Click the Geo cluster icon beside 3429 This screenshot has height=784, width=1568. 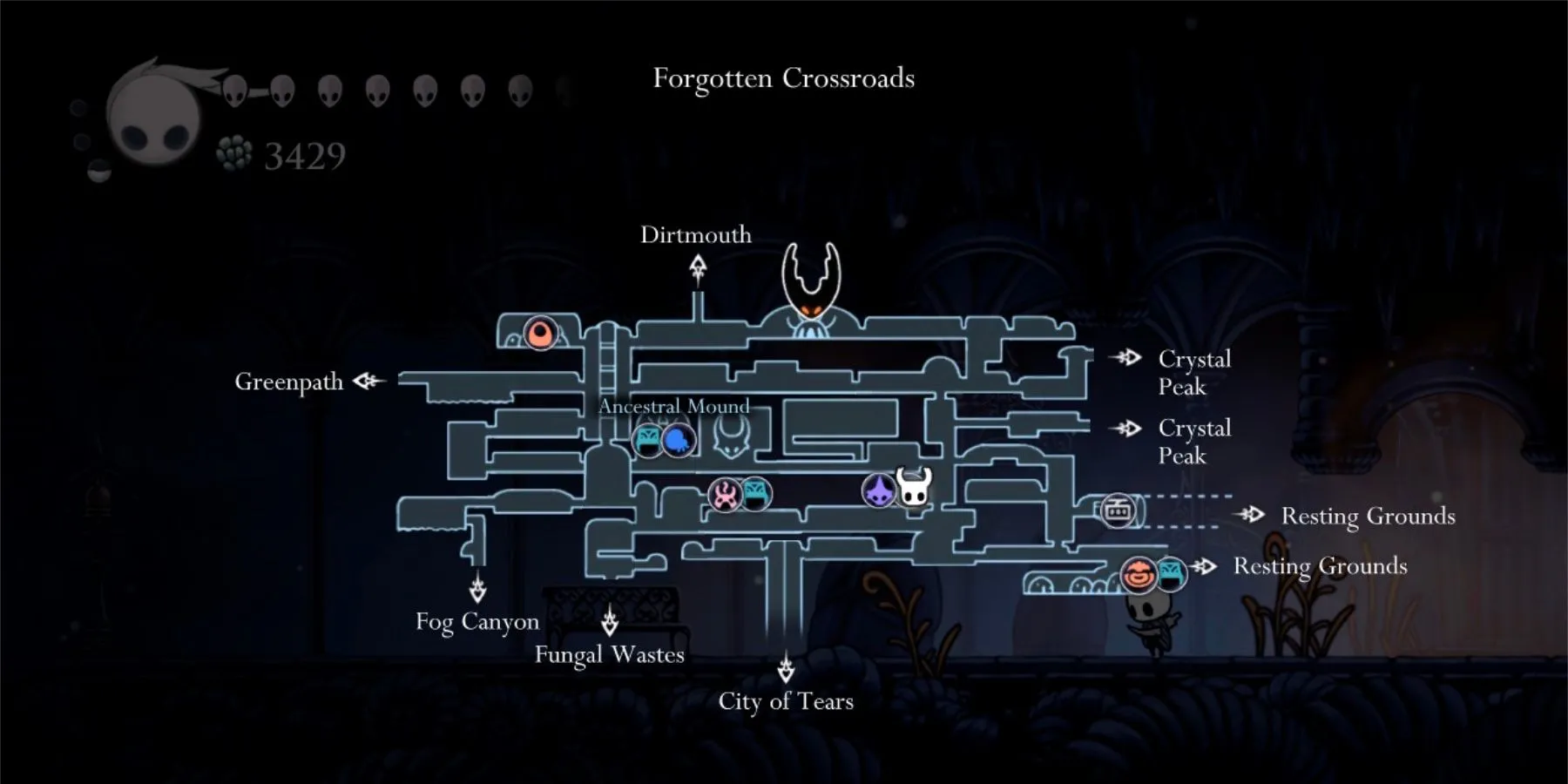tap(233, 151)
